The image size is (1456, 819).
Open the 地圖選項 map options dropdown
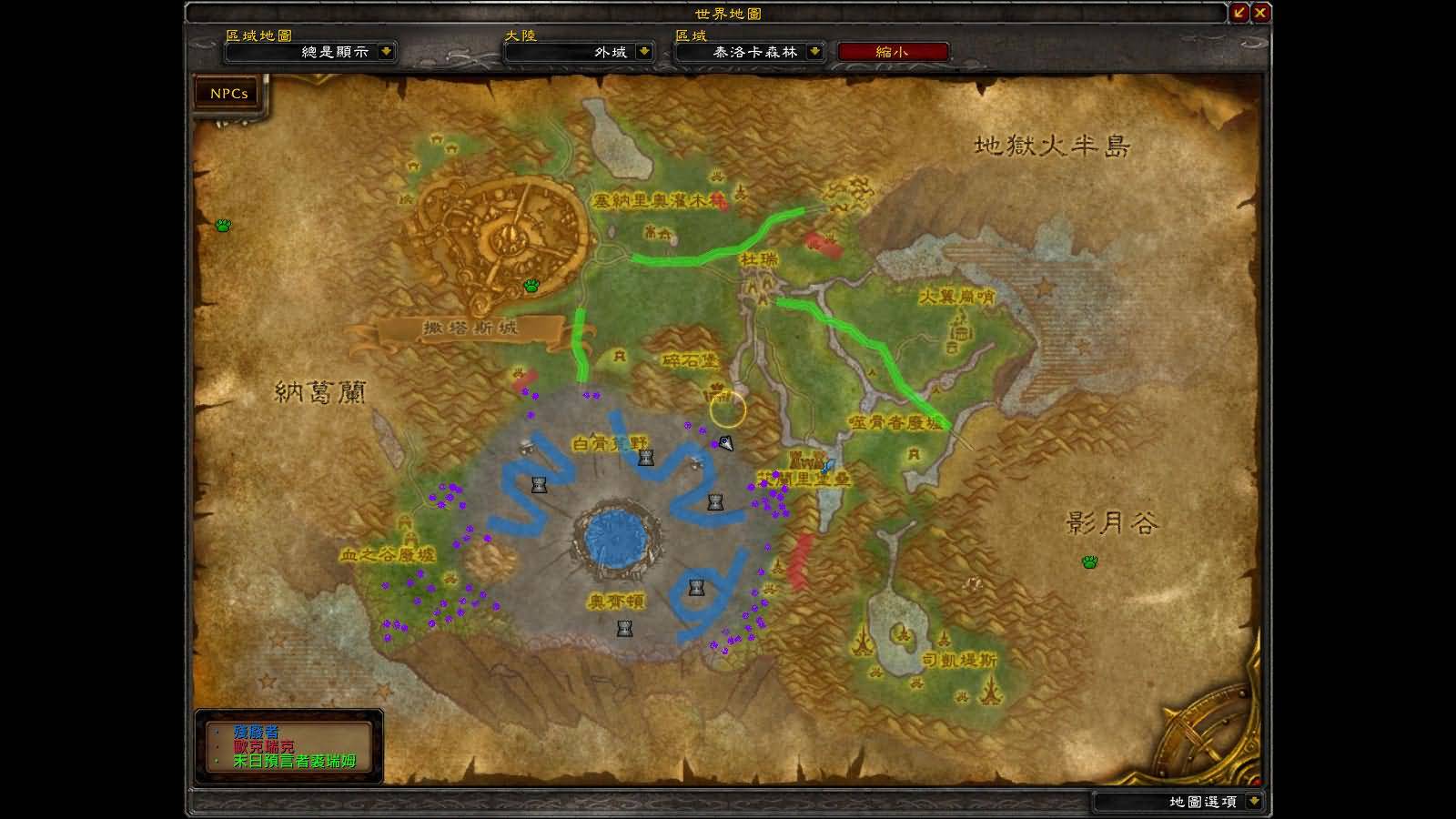pos(1254,801)
